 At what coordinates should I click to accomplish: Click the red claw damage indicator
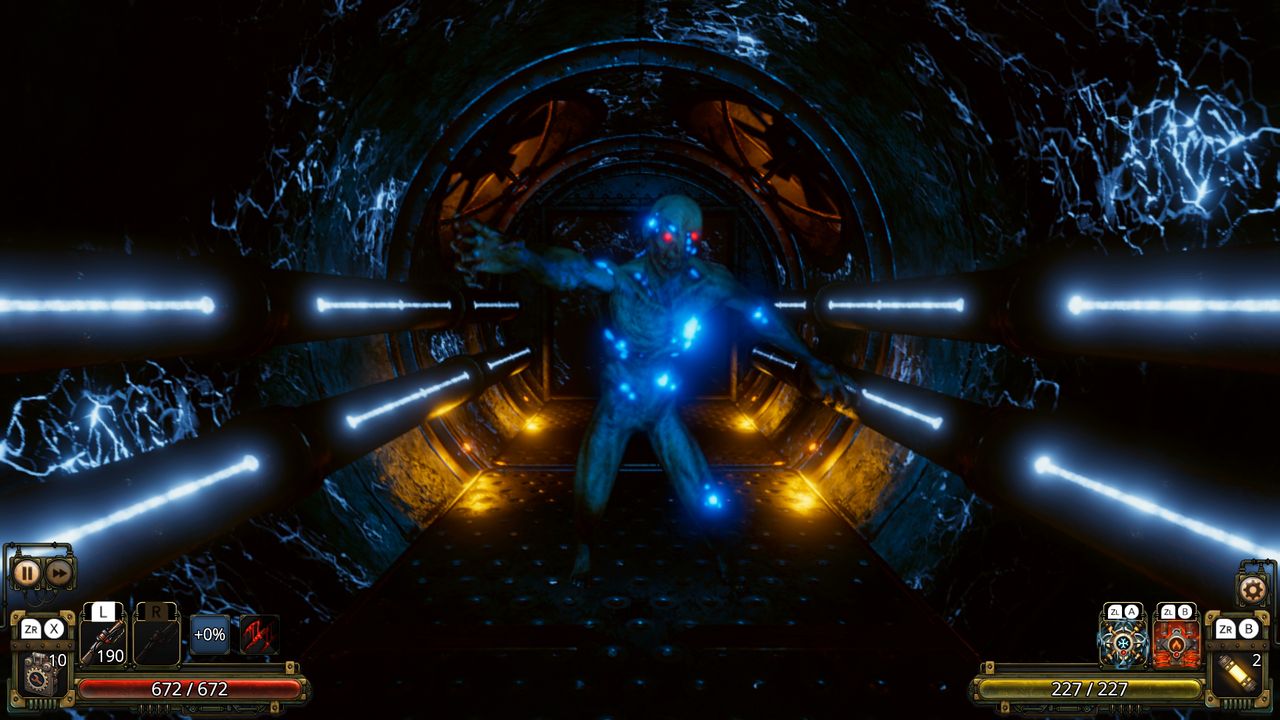pyautogui.click(x=258, y=637)
